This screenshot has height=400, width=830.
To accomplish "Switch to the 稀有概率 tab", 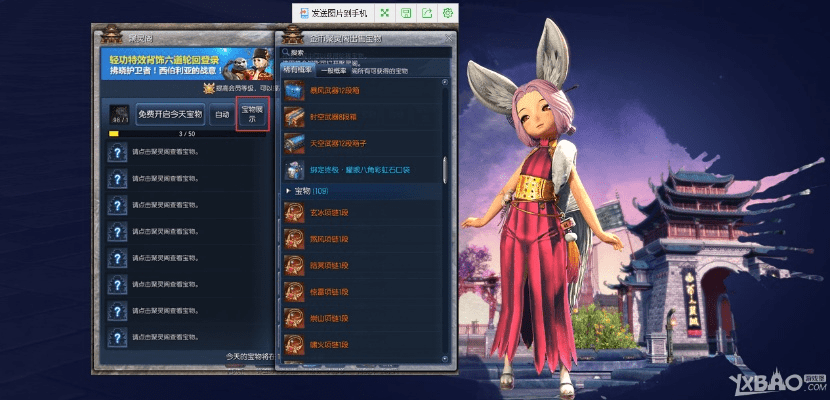I will pyautogui.click(x=299, y=70).
